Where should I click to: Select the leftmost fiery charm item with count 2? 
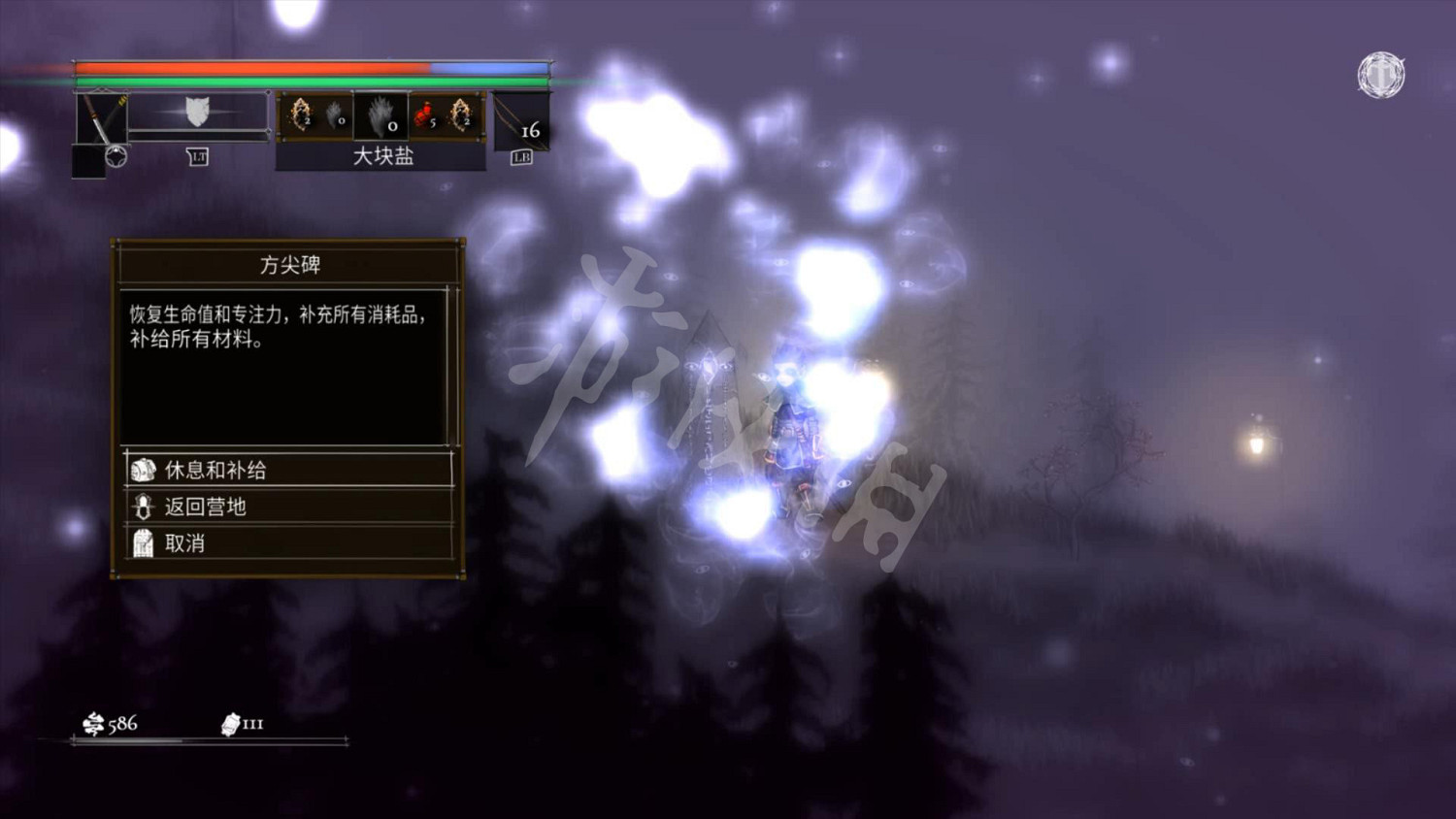tap(301, 111)
